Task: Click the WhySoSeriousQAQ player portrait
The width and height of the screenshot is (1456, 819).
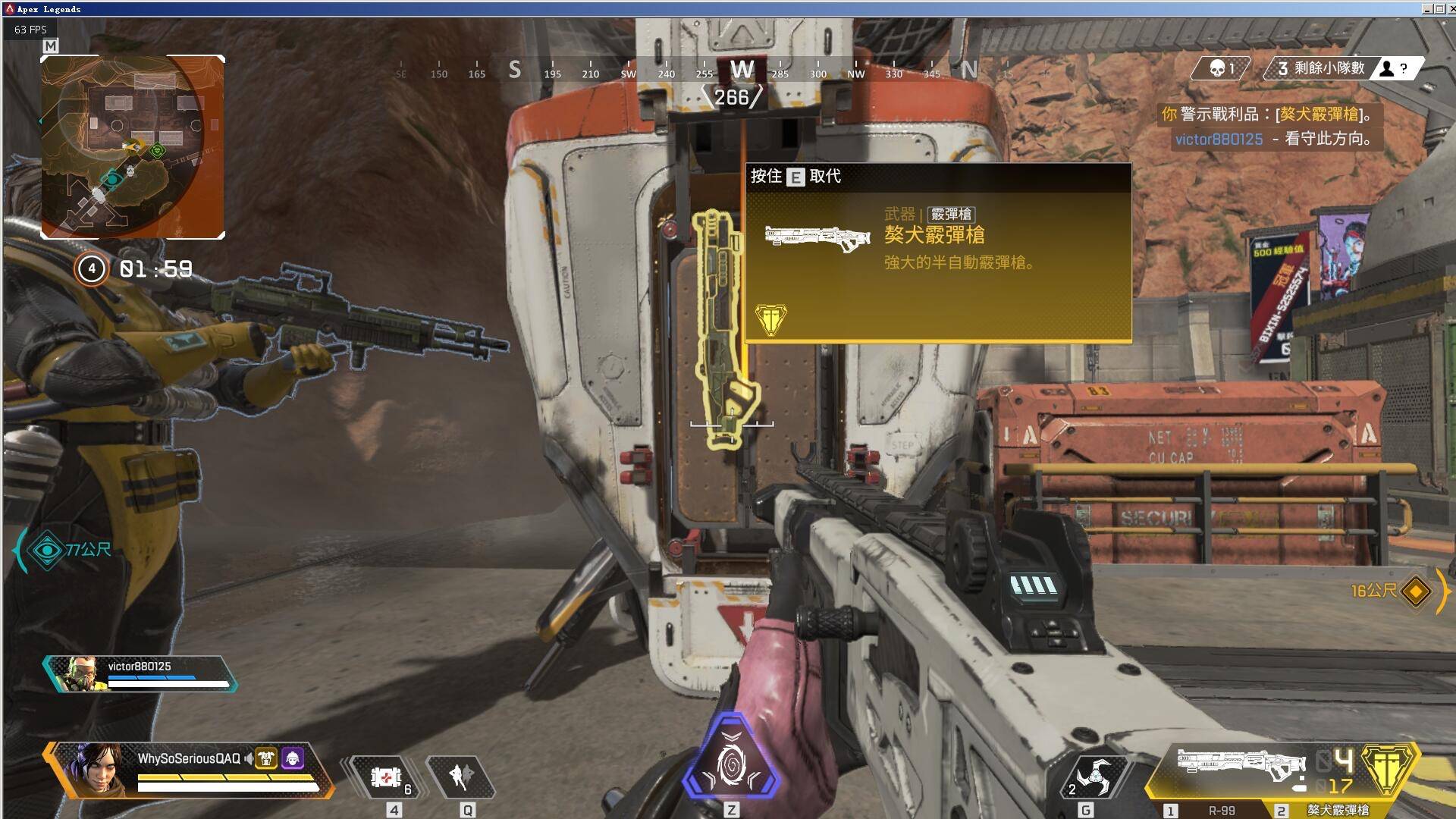Action: point(93,767)
